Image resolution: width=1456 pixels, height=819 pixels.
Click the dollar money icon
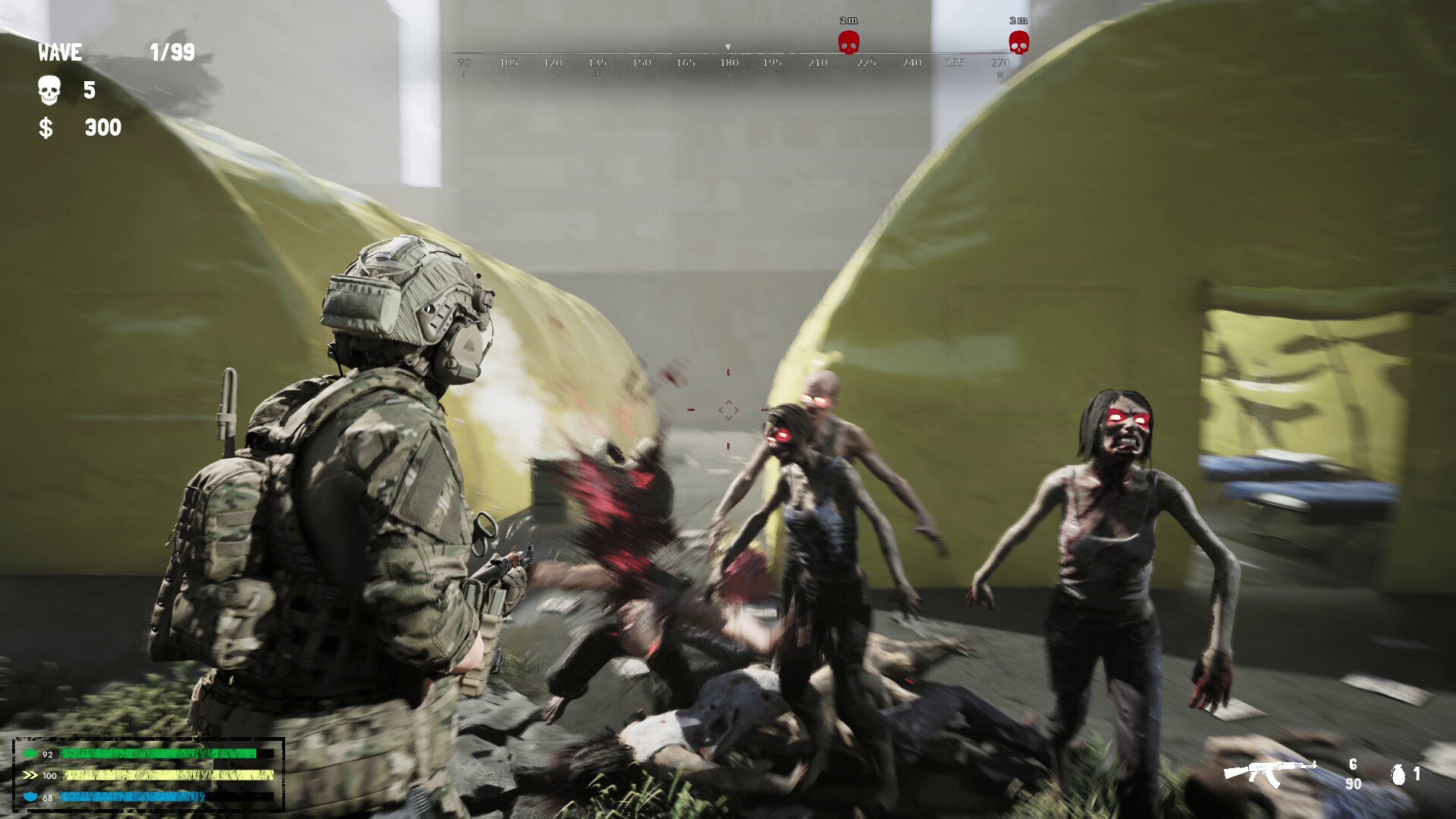(47, 127)
